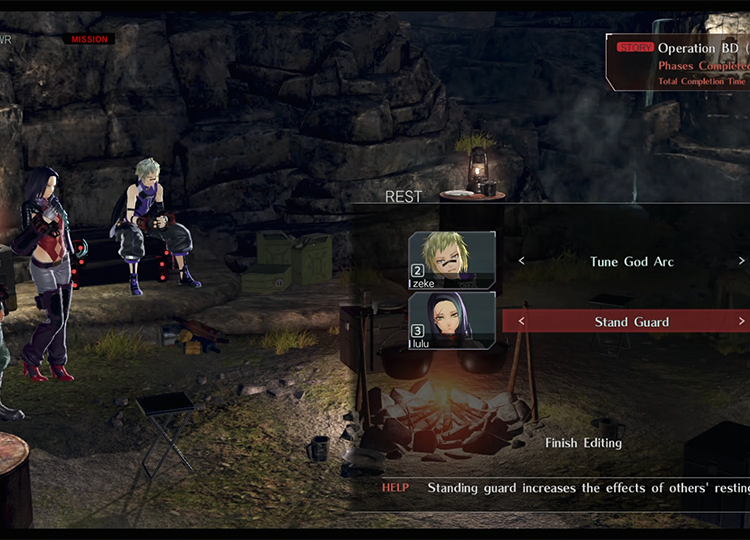Cycle Tune God Arc with left arrow
This screenshot has height=540, width=750.
click(521, 262)
